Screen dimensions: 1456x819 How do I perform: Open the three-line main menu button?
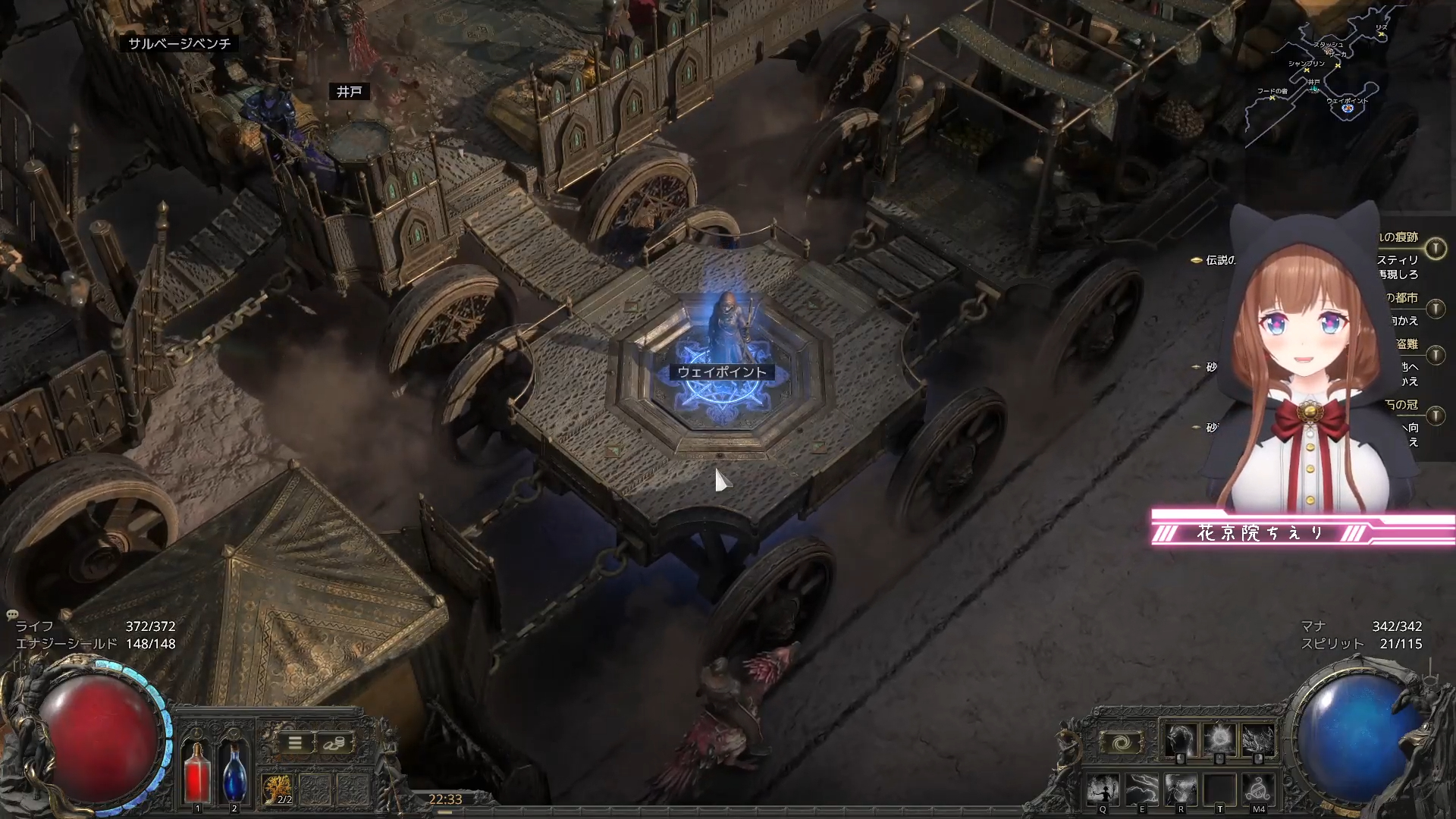point(296,743)
